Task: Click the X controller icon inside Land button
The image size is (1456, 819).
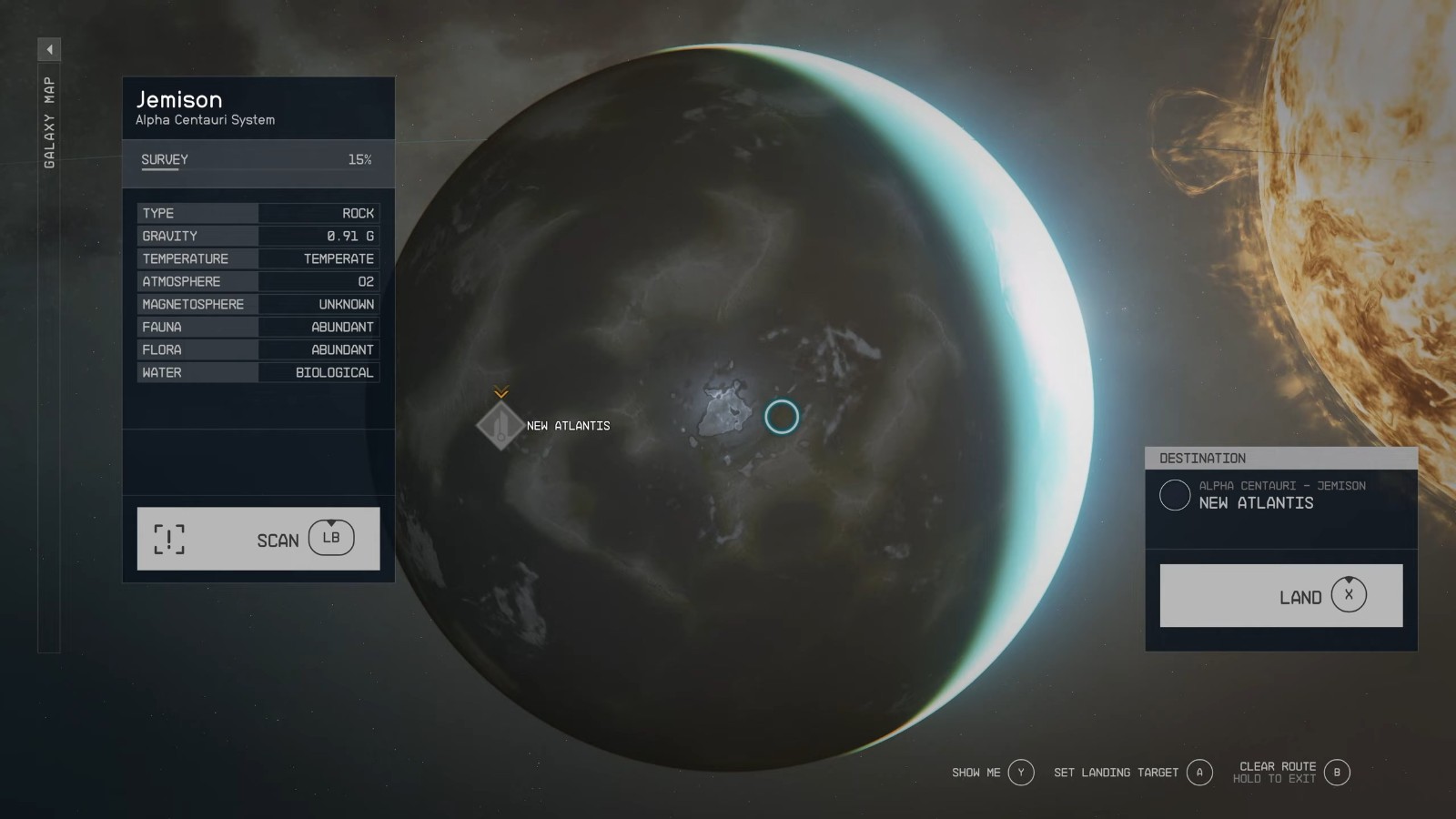Action: pyautogui.click(x=1350, y=596)
